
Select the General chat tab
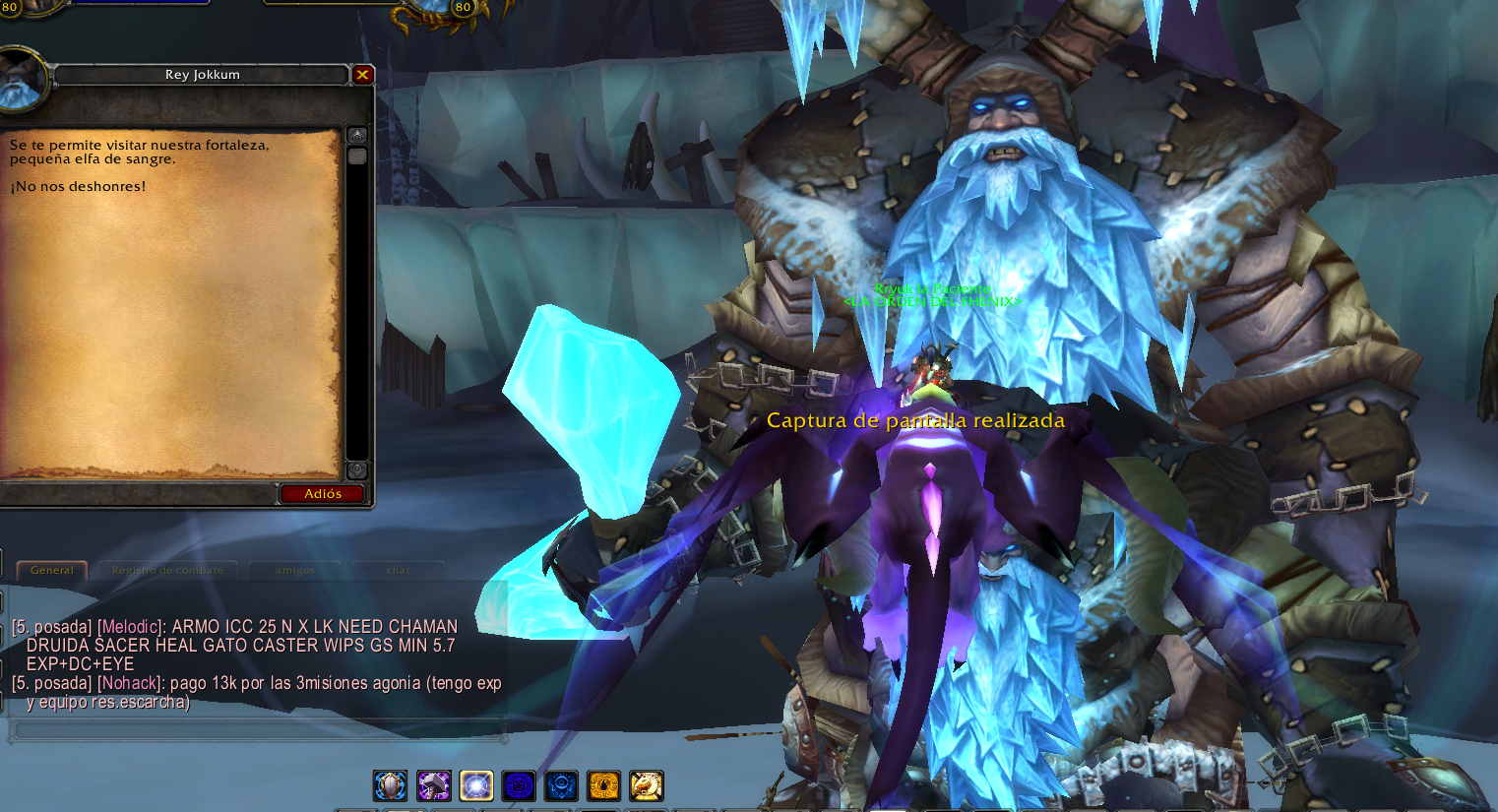coord(51,570)
